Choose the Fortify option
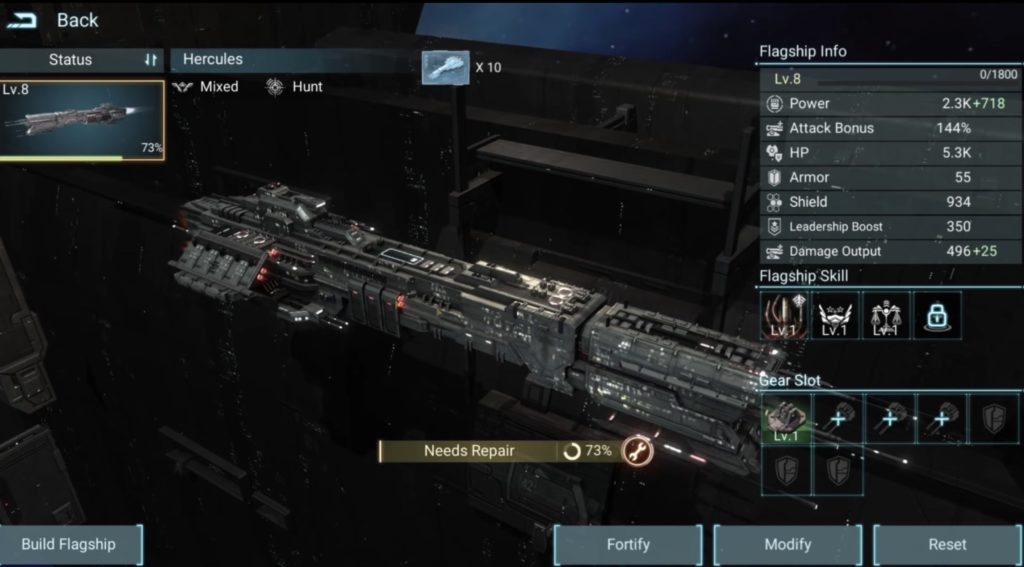Screen dimensions: 1024x567 pyautogui.click(x=628, y=545)
